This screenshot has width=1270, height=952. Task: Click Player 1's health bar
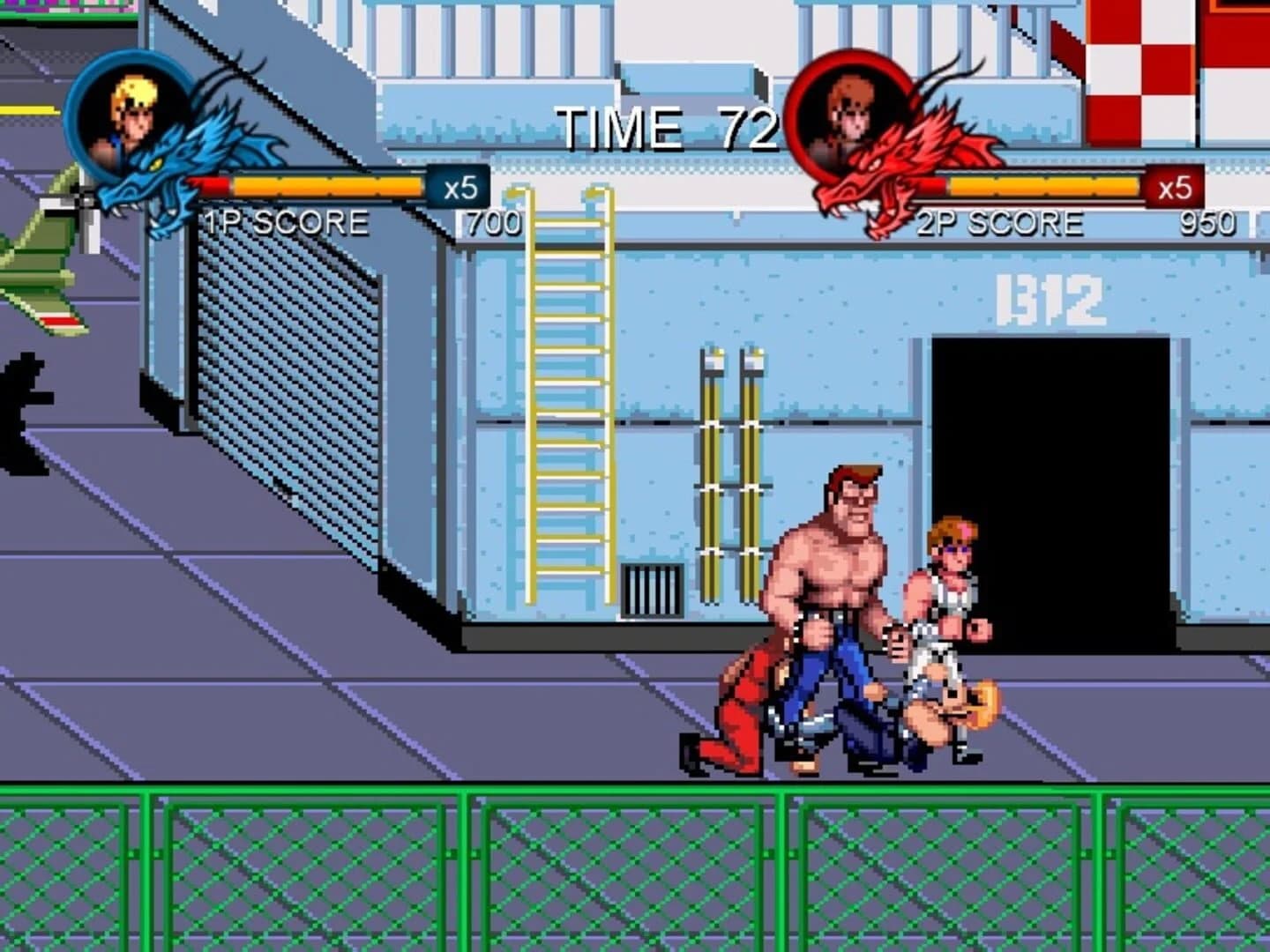pos(326,188)
